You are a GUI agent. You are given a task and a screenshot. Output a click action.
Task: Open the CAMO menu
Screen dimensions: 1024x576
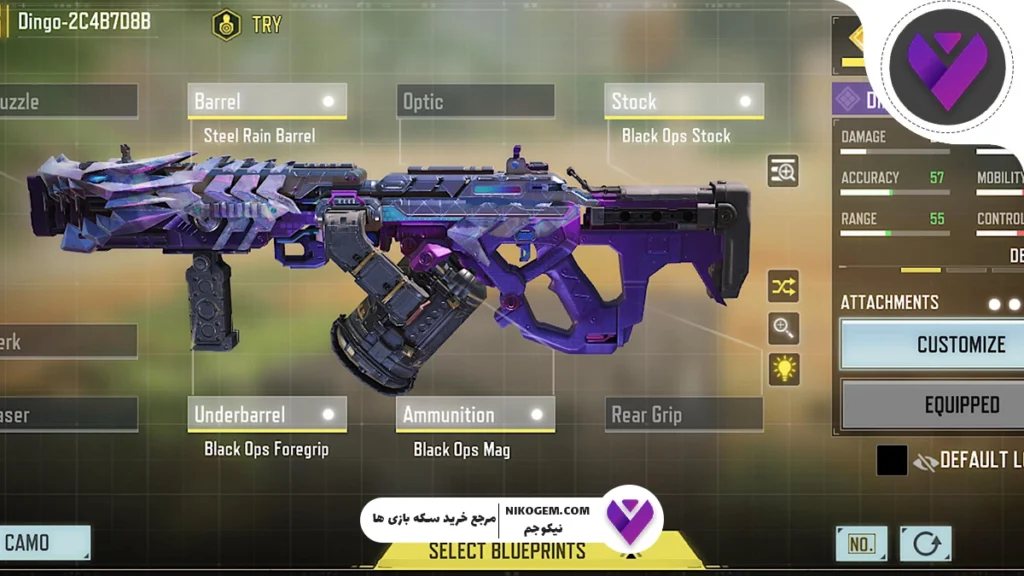pyautogui.click(x=44, y=543)
